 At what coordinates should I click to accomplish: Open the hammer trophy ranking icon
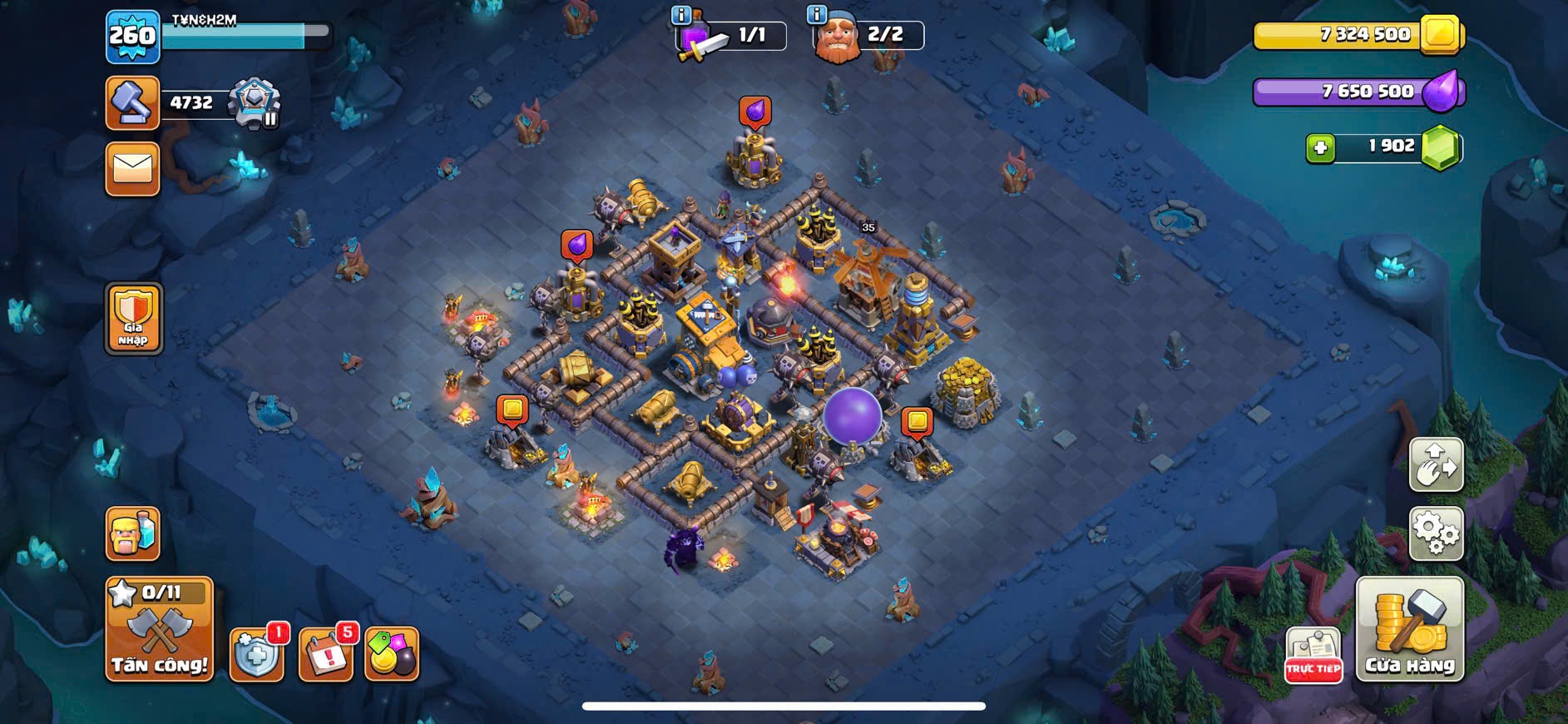(132, 103)
